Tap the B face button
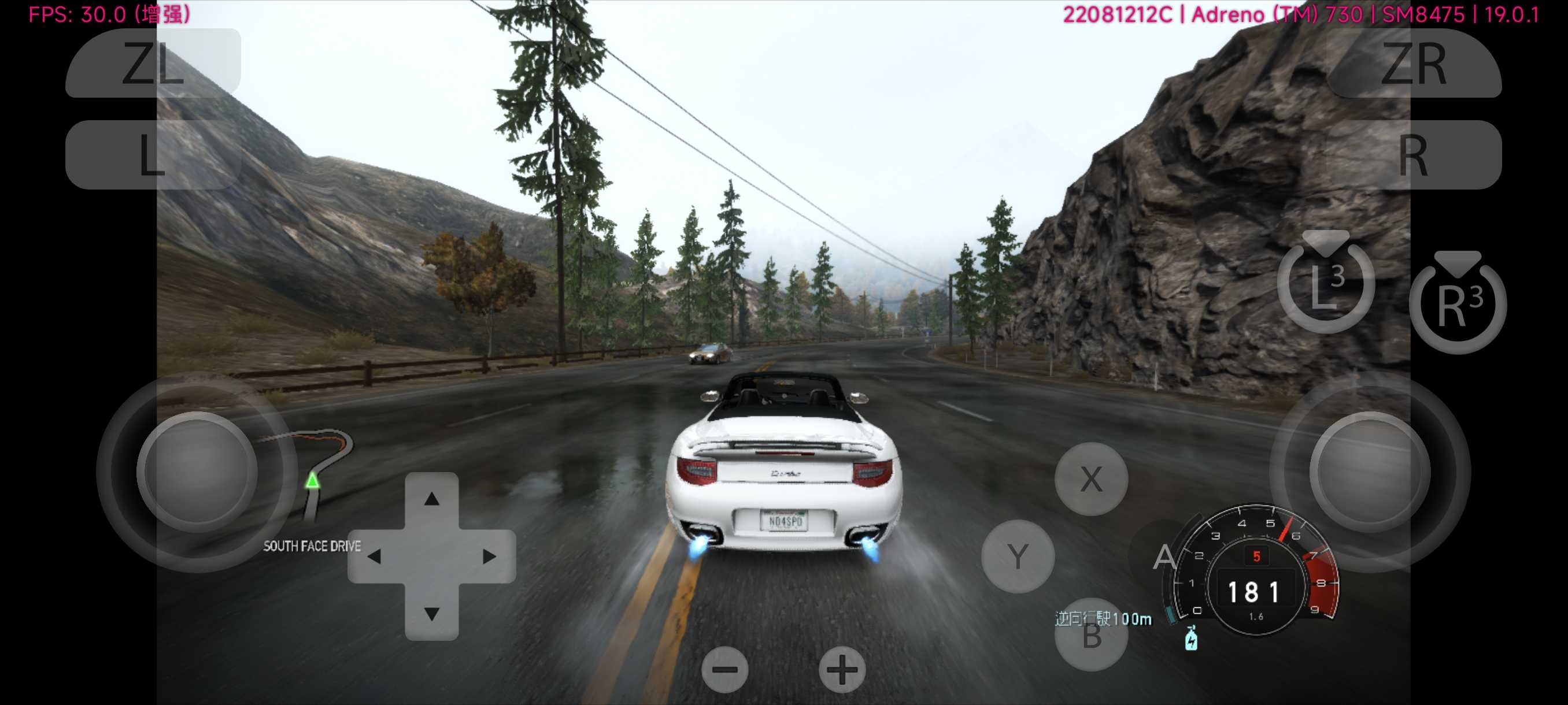1568x705 pixels. [x=1091, y=636]
